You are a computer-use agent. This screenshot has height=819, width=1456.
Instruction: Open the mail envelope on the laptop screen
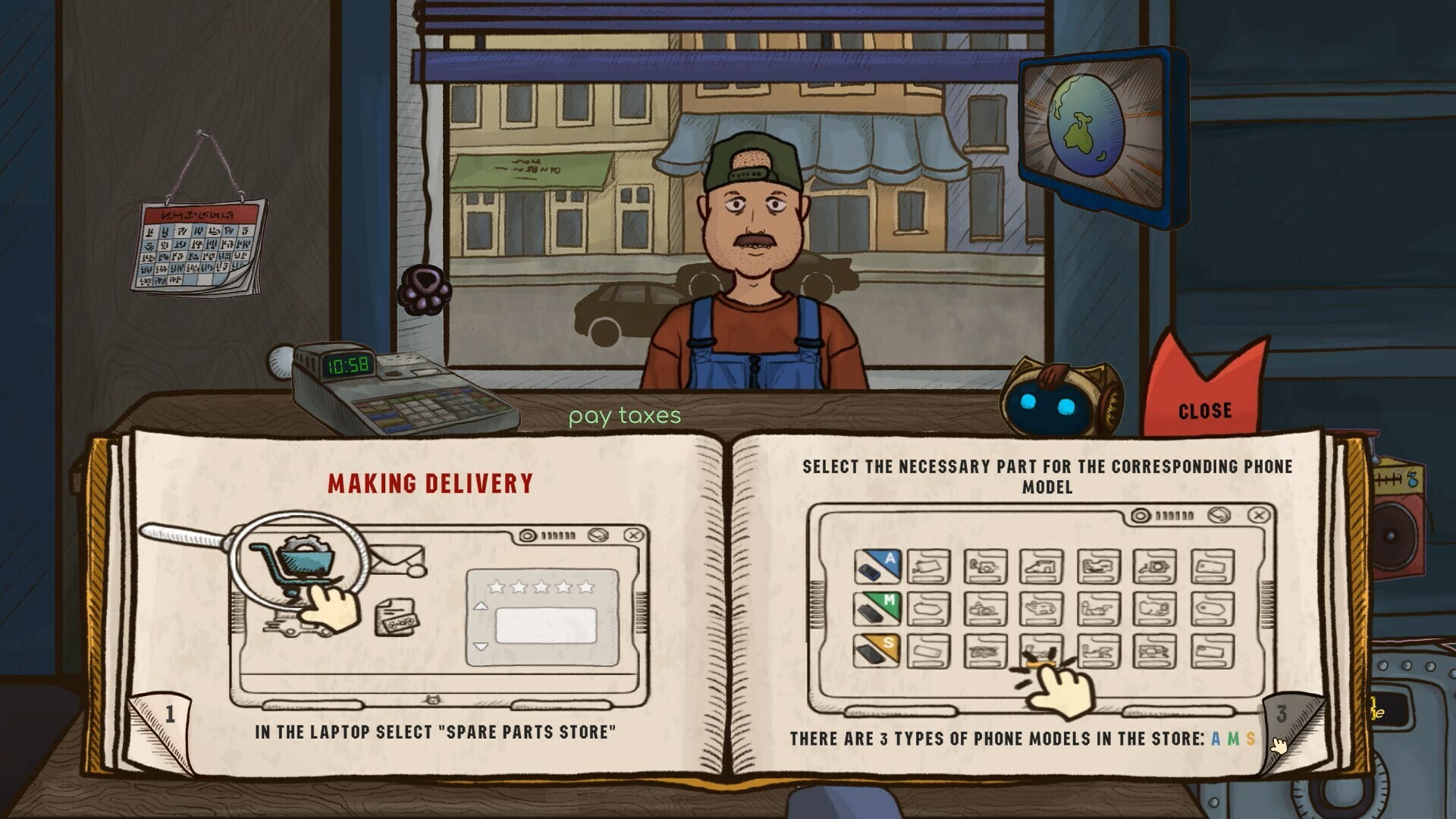point(397,559)
